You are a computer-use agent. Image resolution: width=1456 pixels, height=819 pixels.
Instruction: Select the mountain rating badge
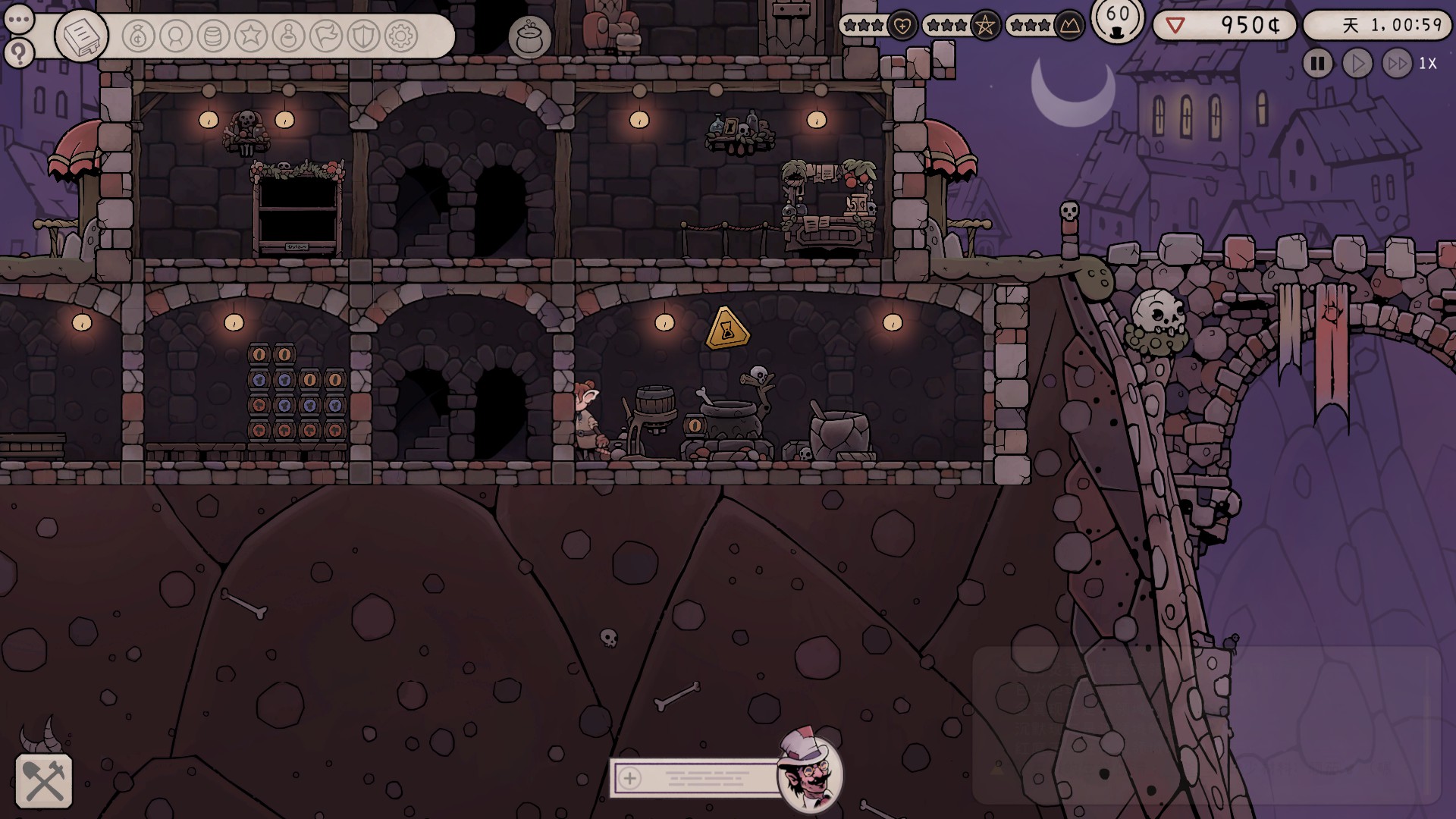(1068, 26)
